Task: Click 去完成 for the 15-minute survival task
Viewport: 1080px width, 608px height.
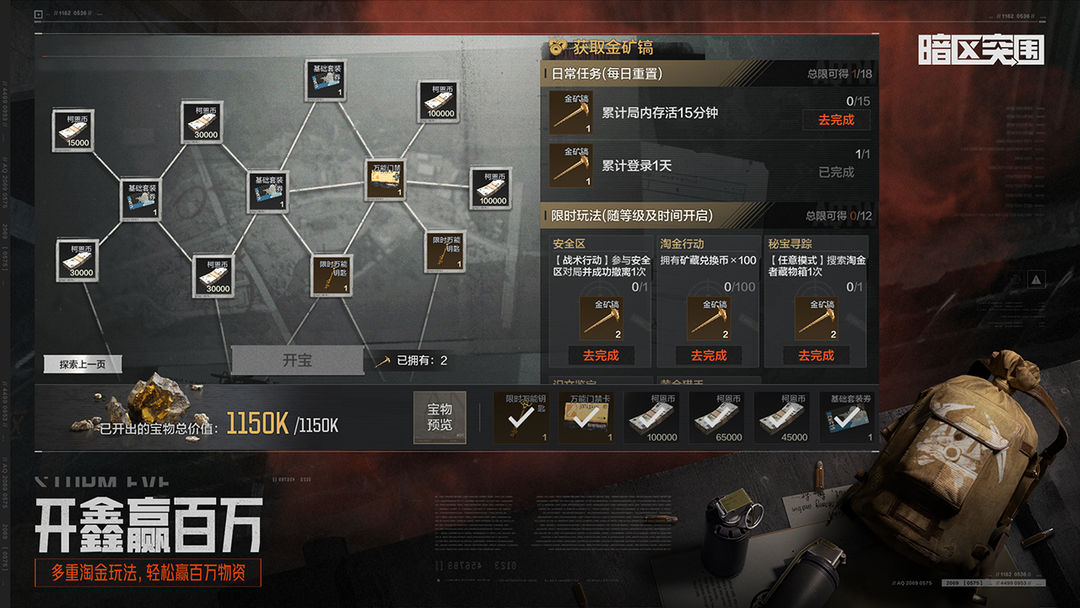Action: pyautogui.click(x=836, y=120)
